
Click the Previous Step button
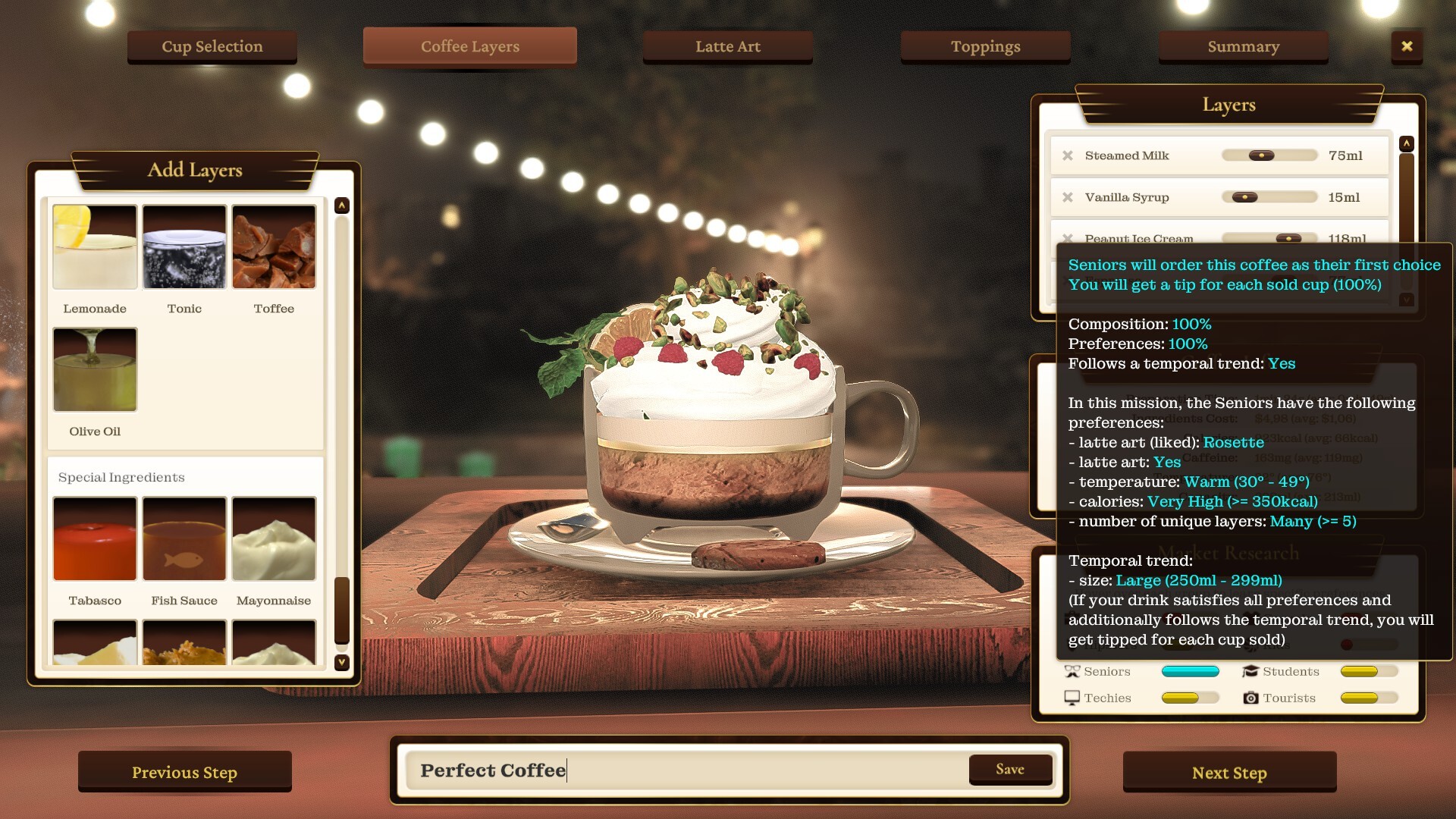[x=184, y=771]
